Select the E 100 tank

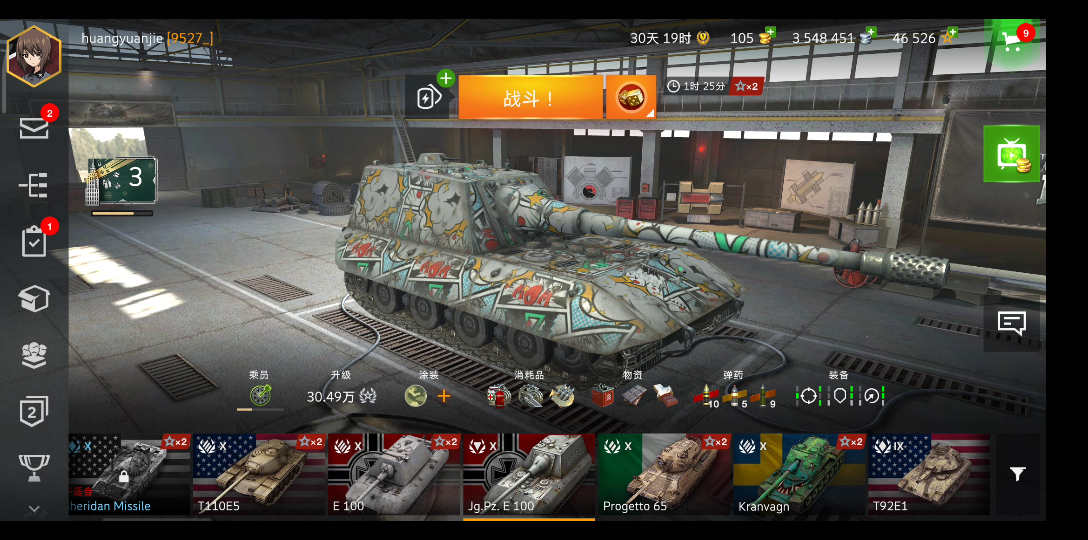click(x=394, y=474)
